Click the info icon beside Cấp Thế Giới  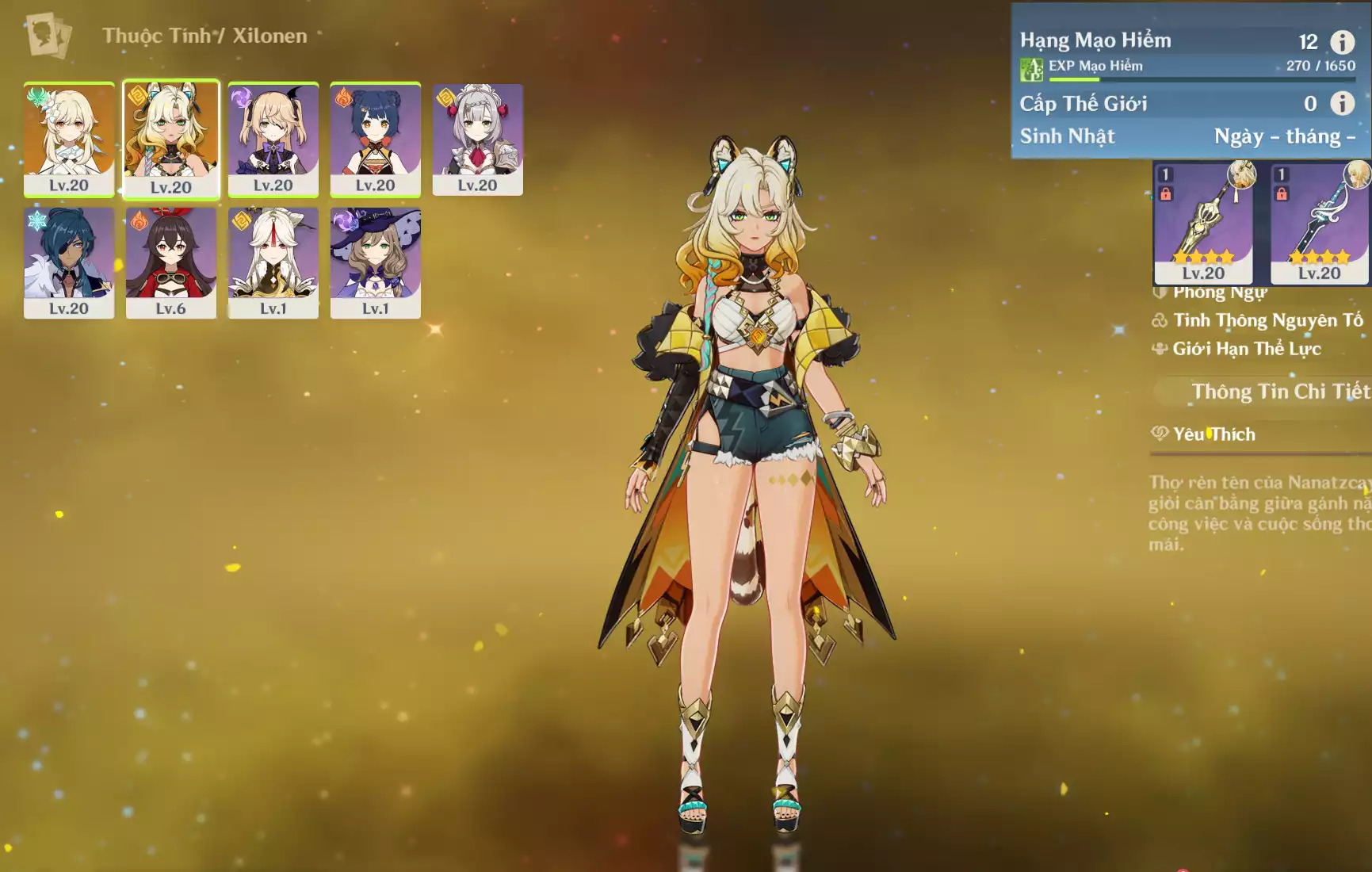click(x=1342, y=103)
